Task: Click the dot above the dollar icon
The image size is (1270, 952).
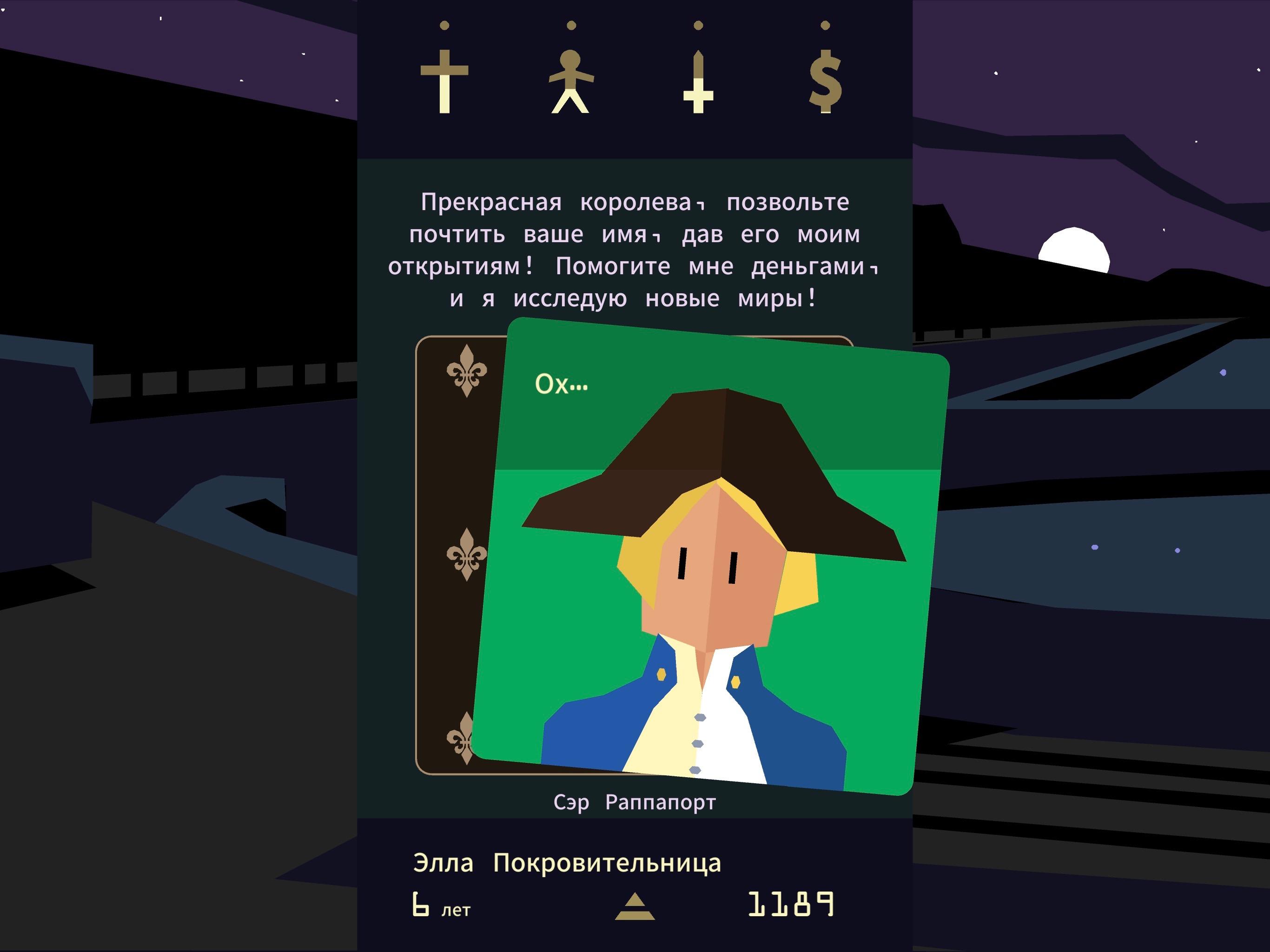Action: pyautogui.click(x=826, y=25)
